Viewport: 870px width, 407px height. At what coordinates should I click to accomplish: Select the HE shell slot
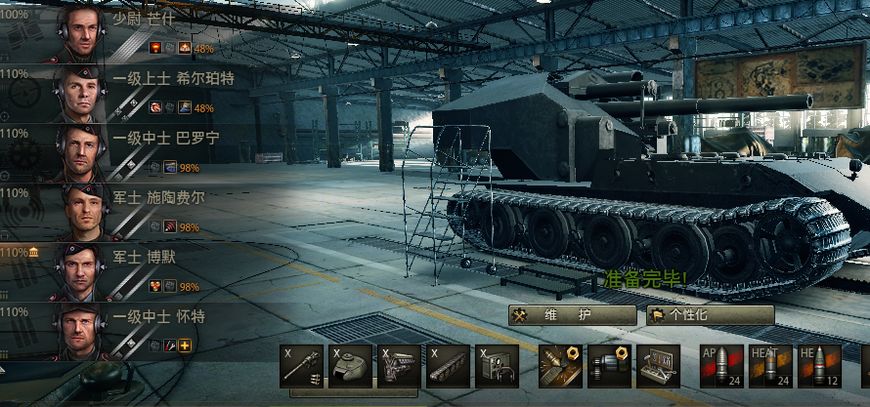[819, 366]
